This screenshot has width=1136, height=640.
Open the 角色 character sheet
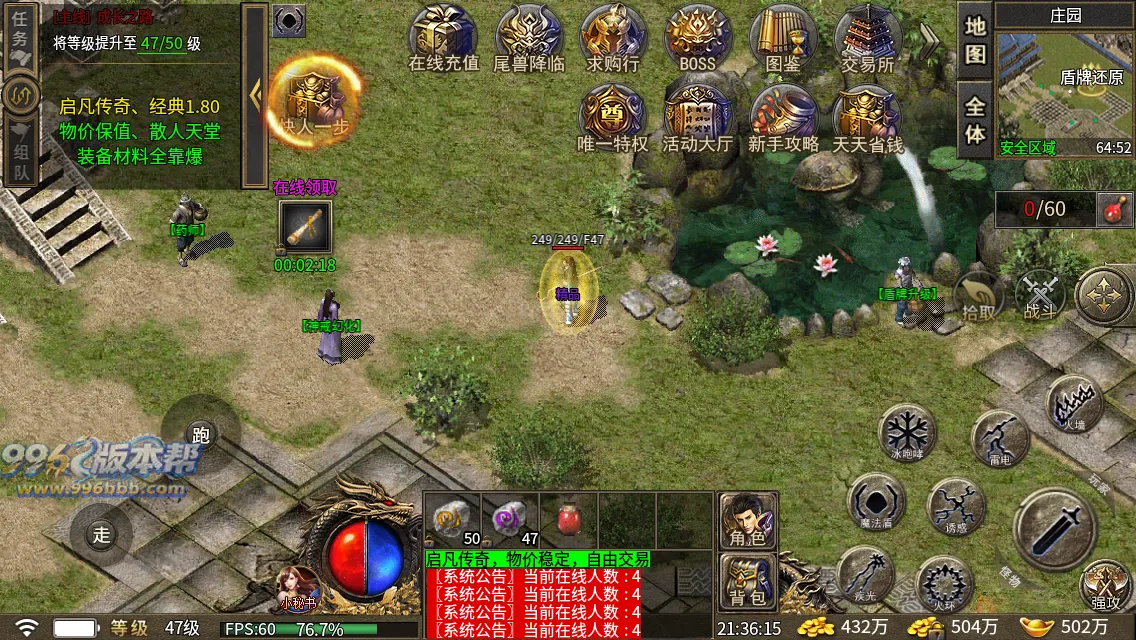click(x=748, y=521)
